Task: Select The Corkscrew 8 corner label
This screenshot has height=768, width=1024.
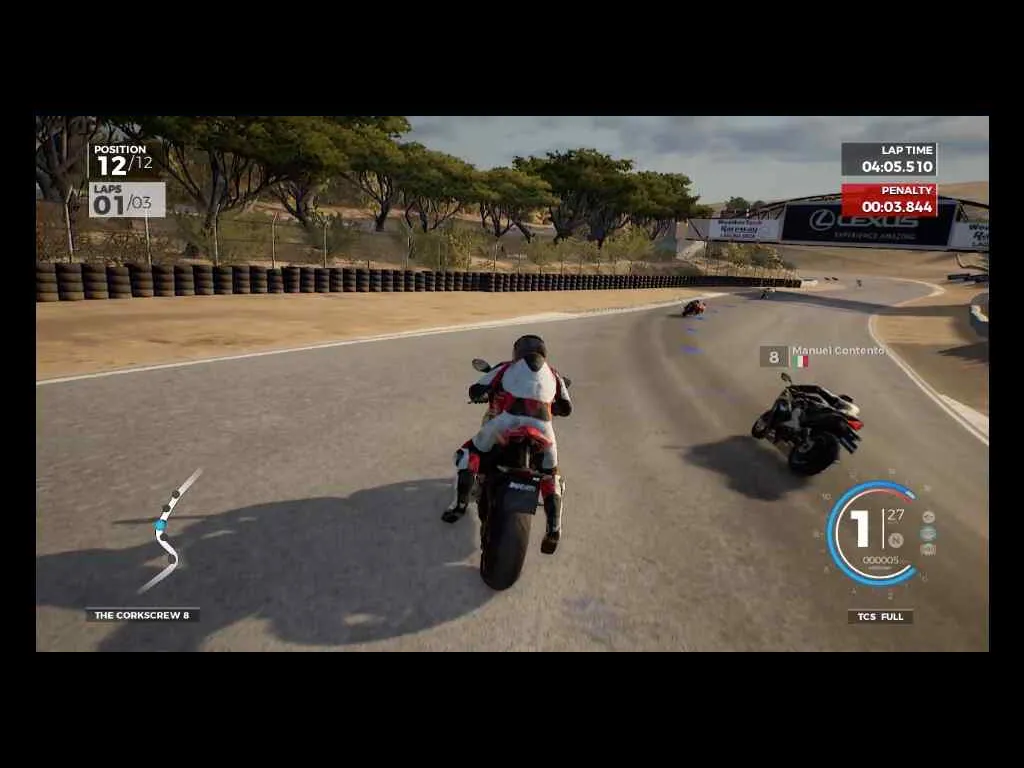Action: tap(142, 615)
